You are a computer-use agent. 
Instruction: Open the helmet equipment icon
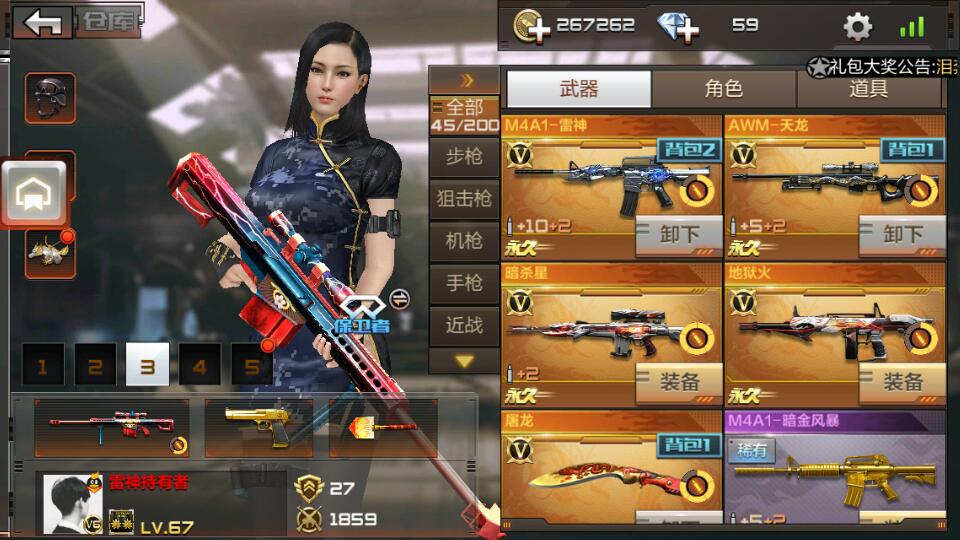coord(49,97)
